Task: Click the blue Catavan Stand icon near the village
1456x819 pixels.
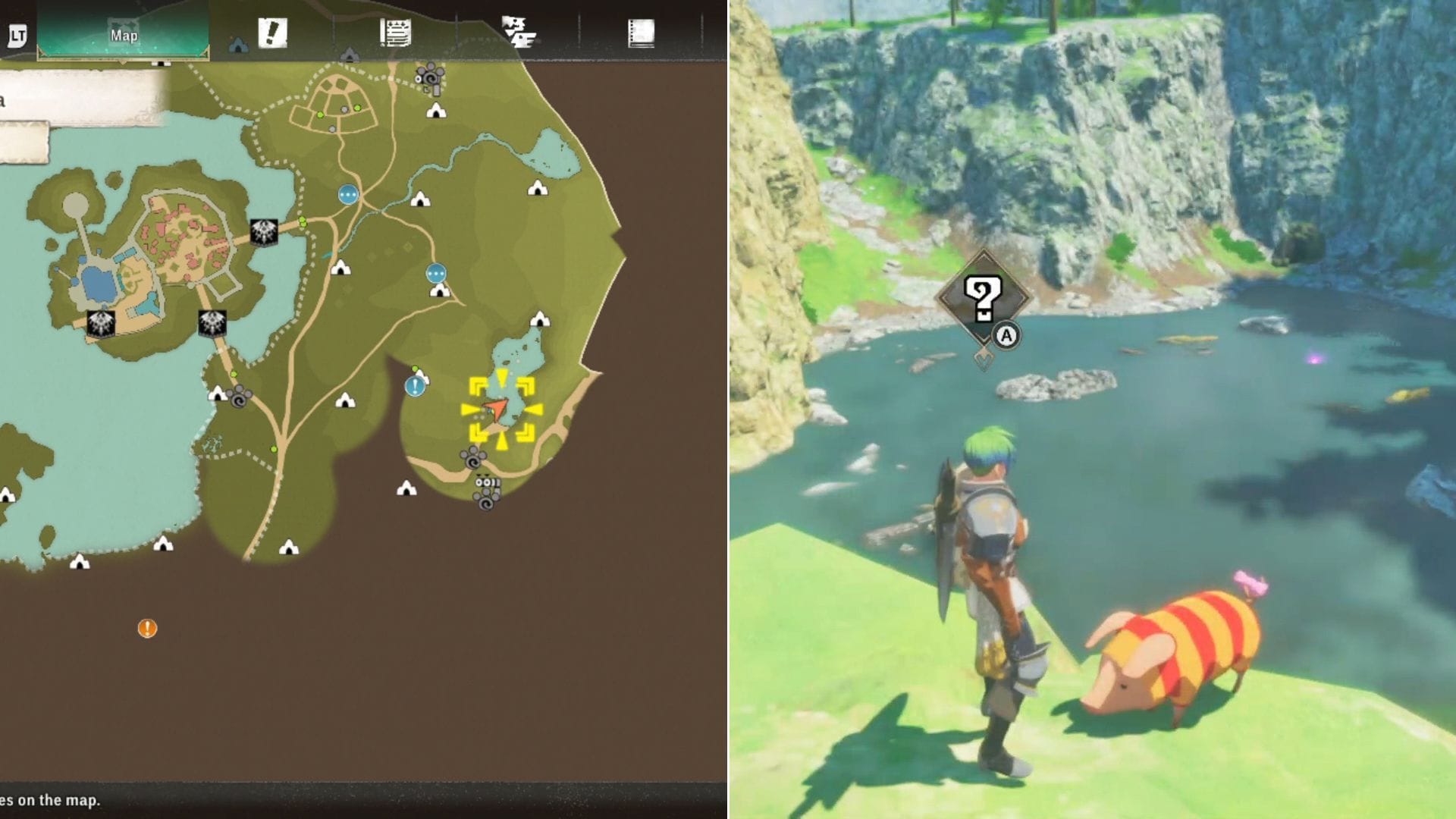Action: coord(347,194)
